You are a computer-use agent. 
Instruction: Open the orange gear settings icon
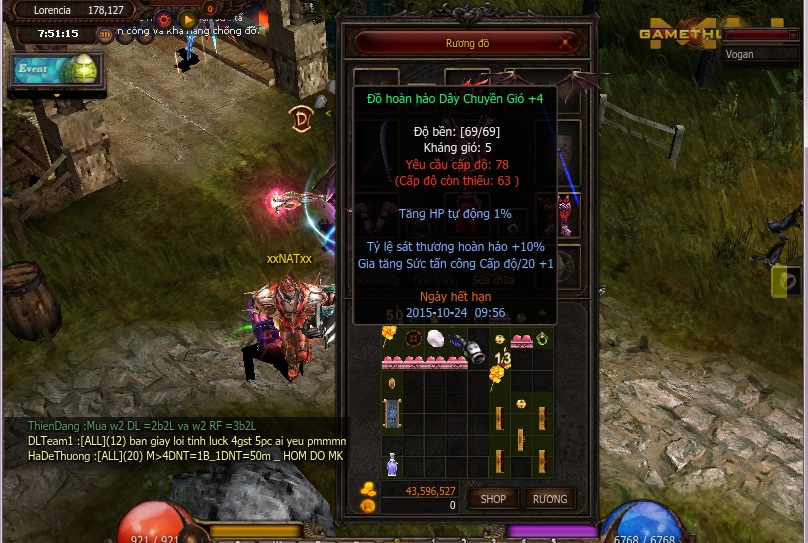pos(164,19)
